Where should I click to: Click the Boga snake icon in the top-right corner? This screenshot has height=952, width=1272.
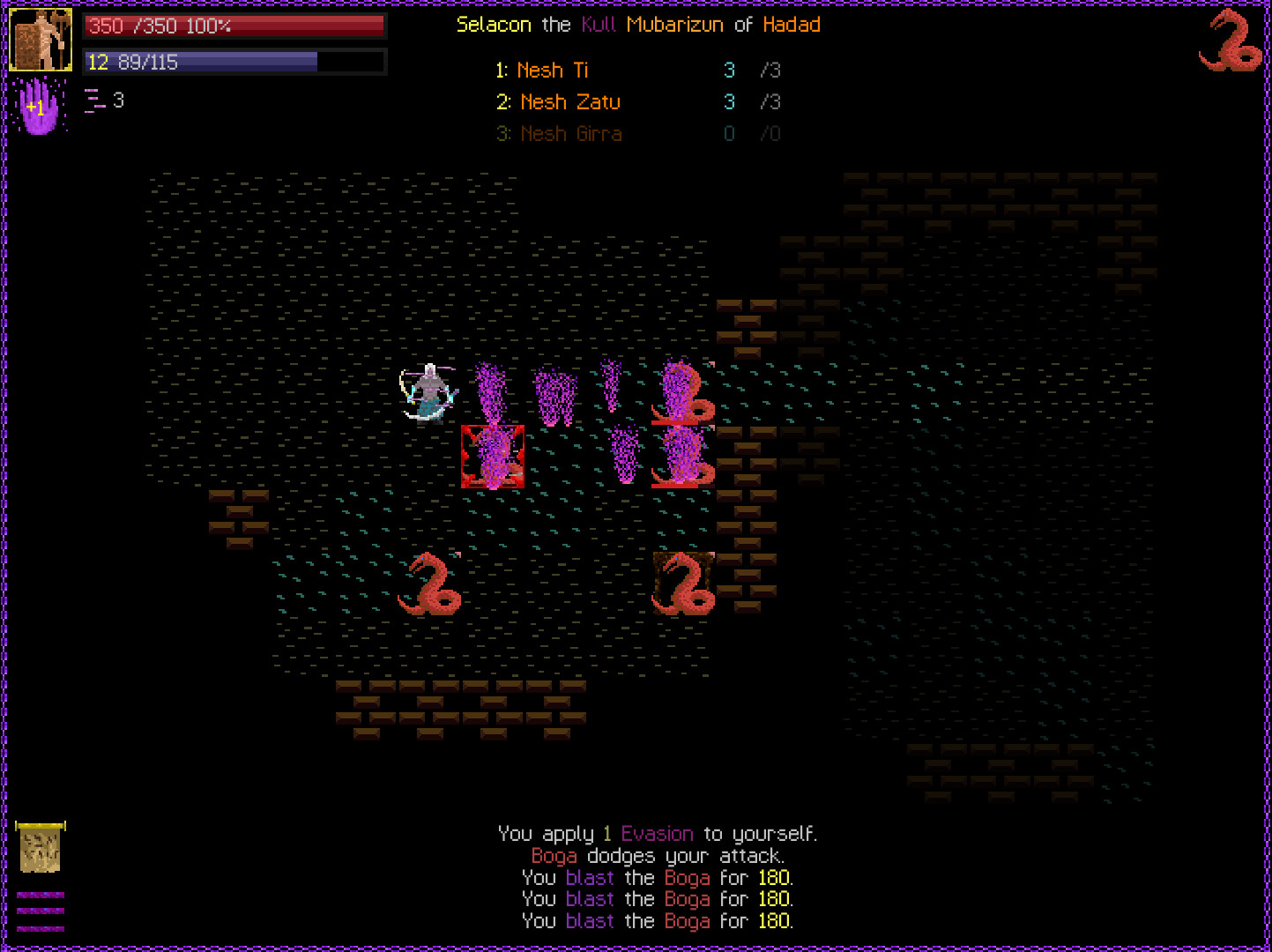click(1231, 40)
